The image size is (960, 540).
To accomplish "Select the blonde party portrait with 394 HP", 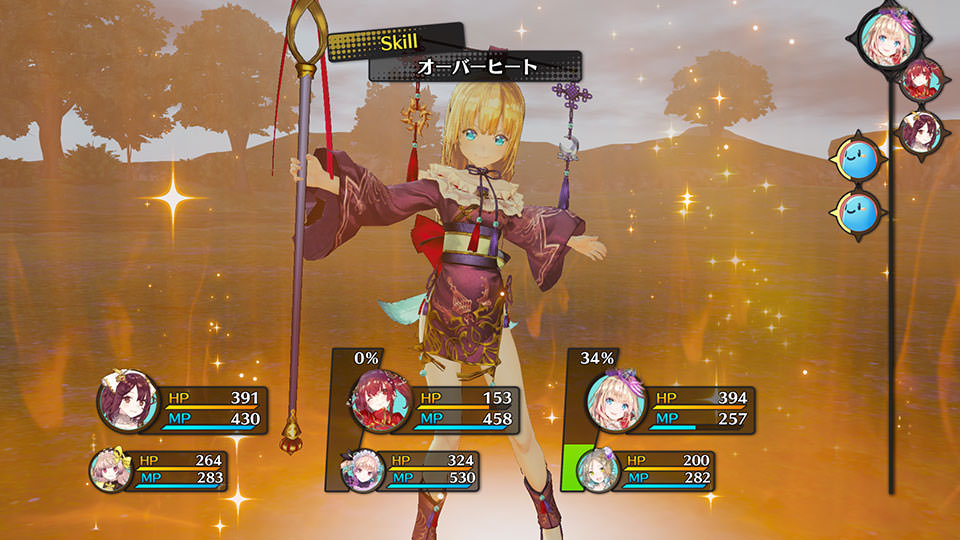I will (x=613, y=402).
